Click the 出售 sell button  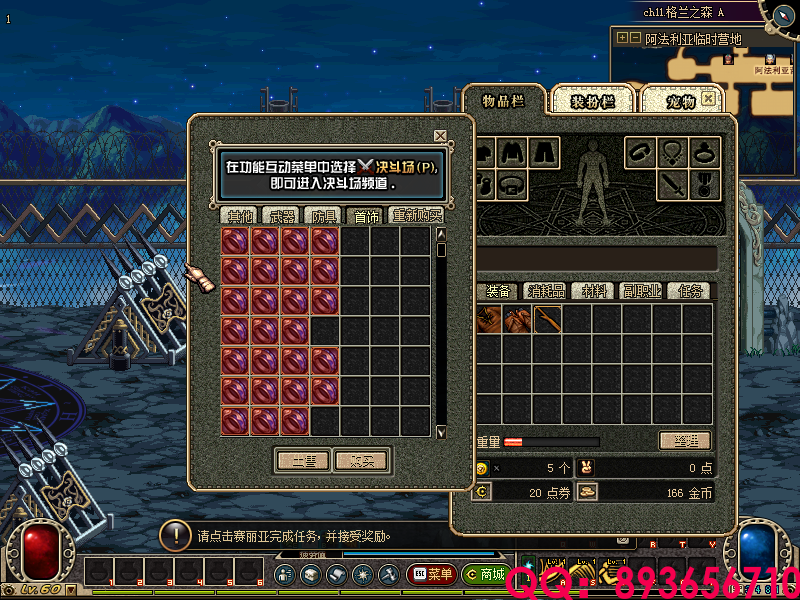click(303, 461)
